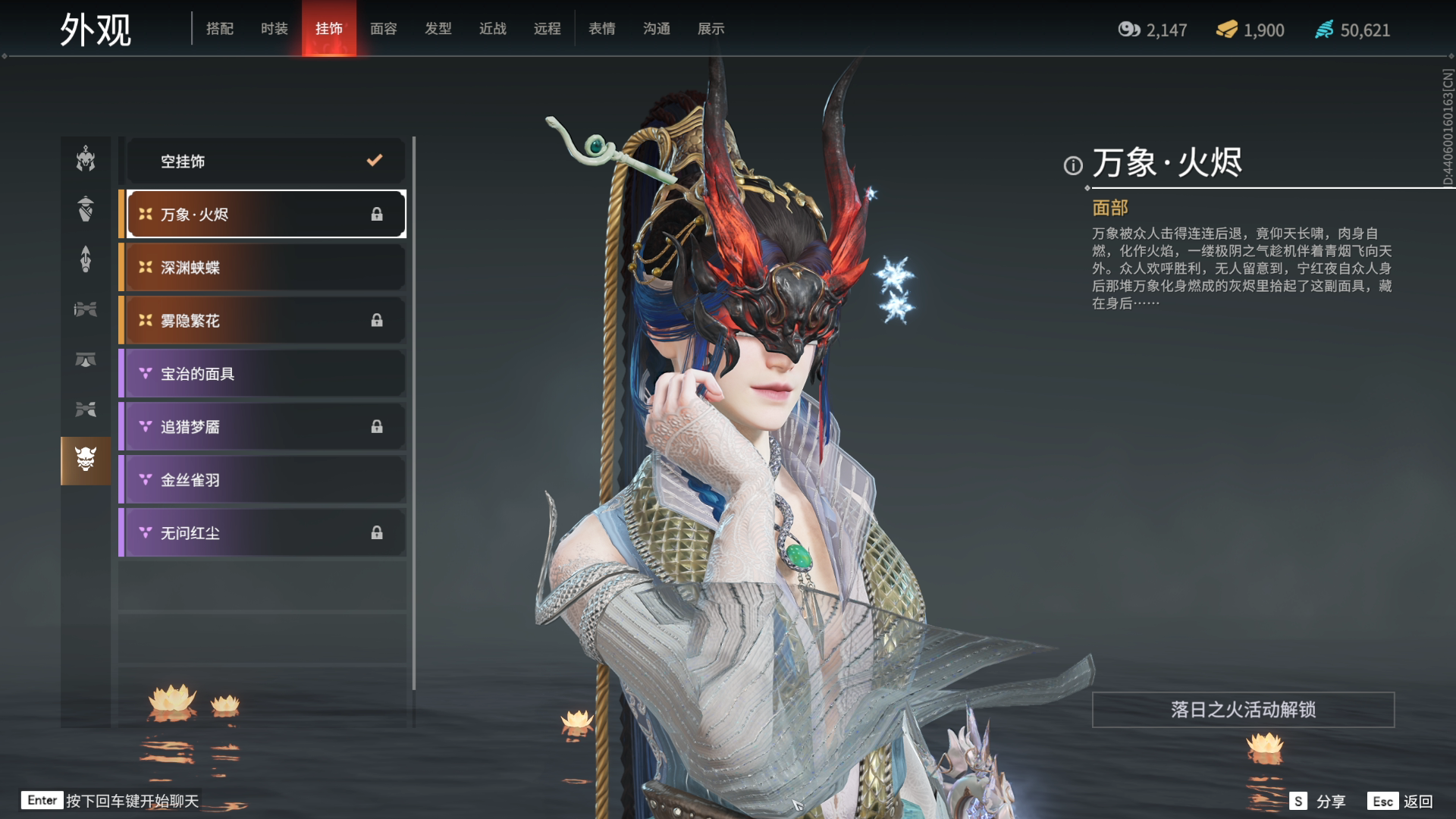The height and width of the screenshot is (819, 1456).
Task: Choose the 追猎梦魇 accessory
Action: click(265, 426)
